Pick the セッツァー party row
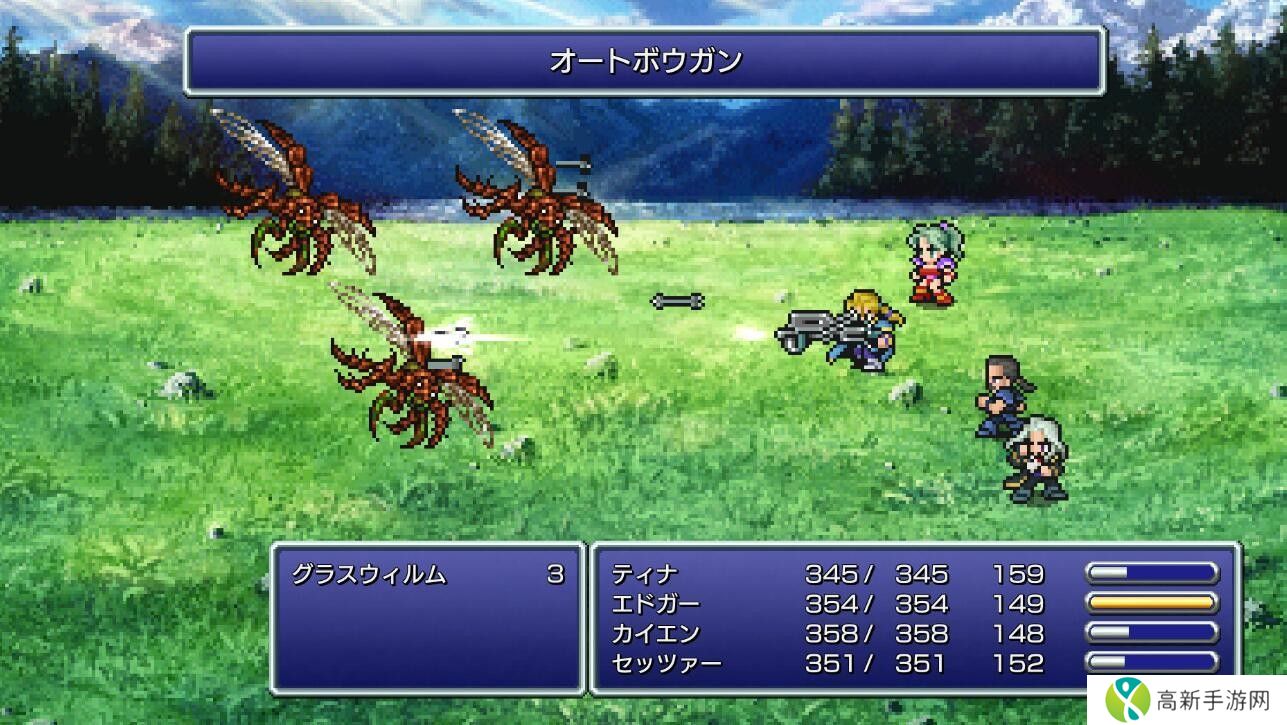This screenshot has width=1287, height=725. pyautogui.click(x=666, y=663)
